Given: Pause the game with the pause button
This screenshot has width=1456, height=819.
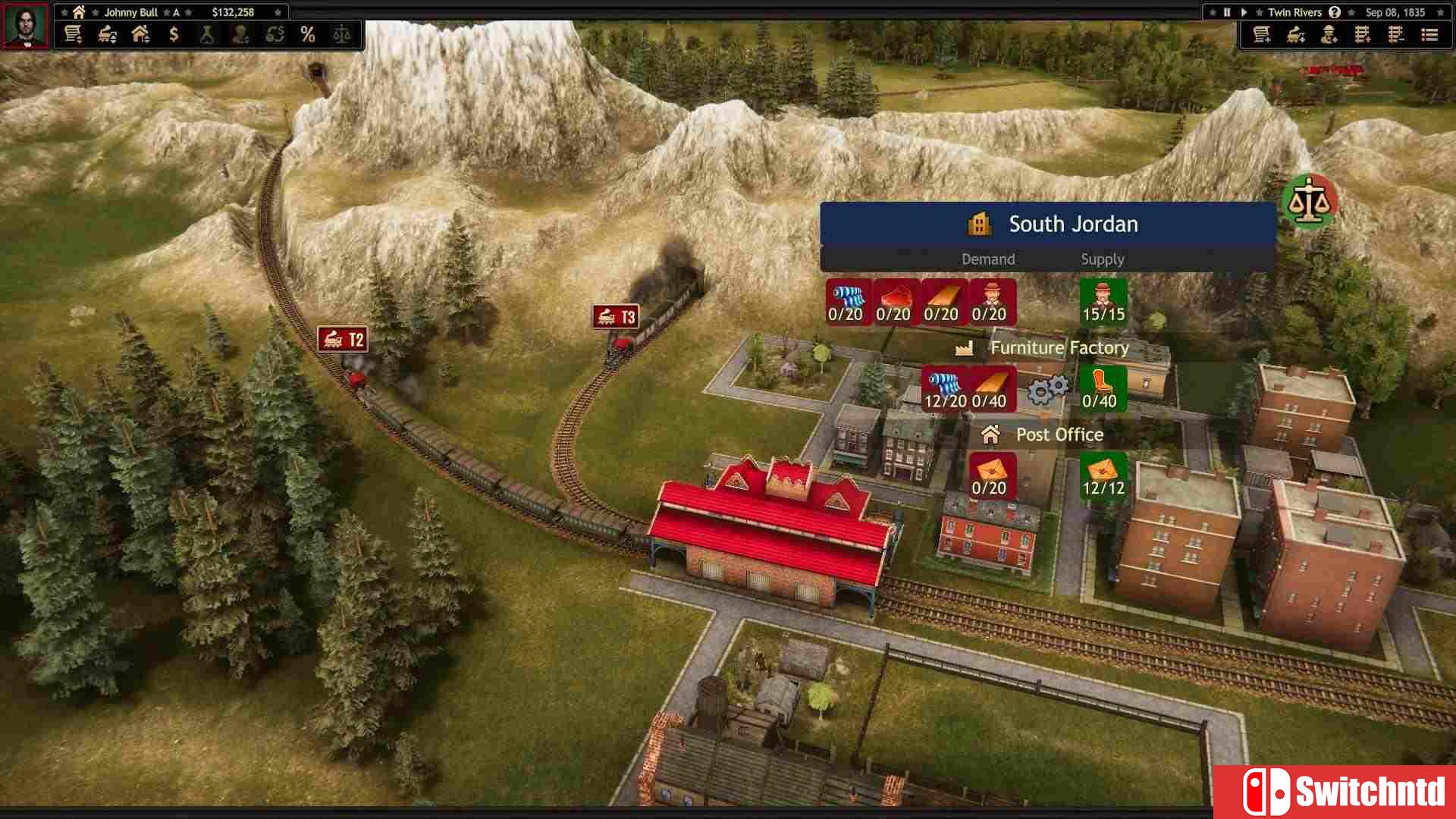Looking at the screenshot, I should 1226,12.
